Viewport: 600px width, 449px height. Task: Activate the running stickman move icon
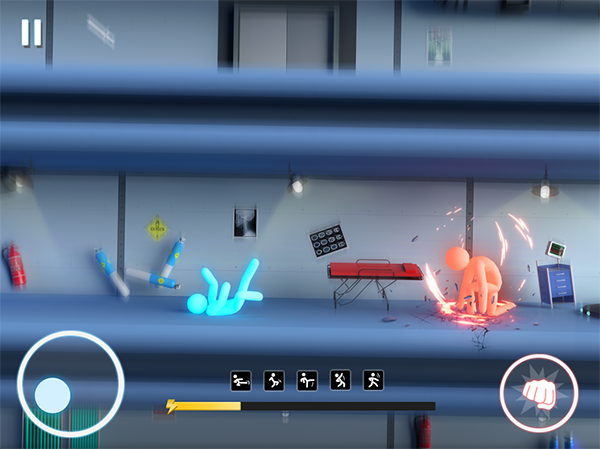(x=373, y=381)
